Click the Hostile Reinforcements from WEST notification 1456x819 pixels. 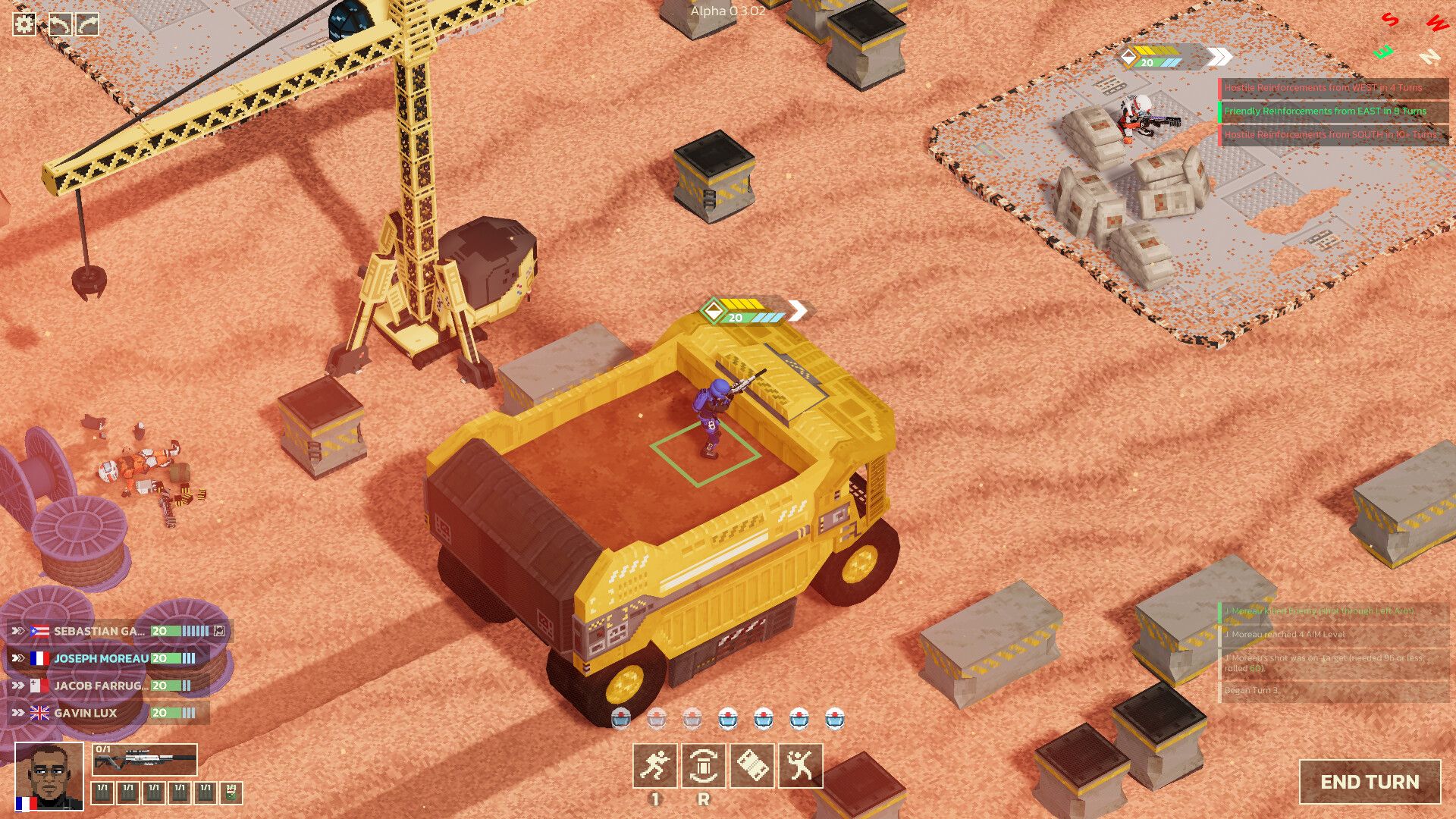pos(1324,87)
